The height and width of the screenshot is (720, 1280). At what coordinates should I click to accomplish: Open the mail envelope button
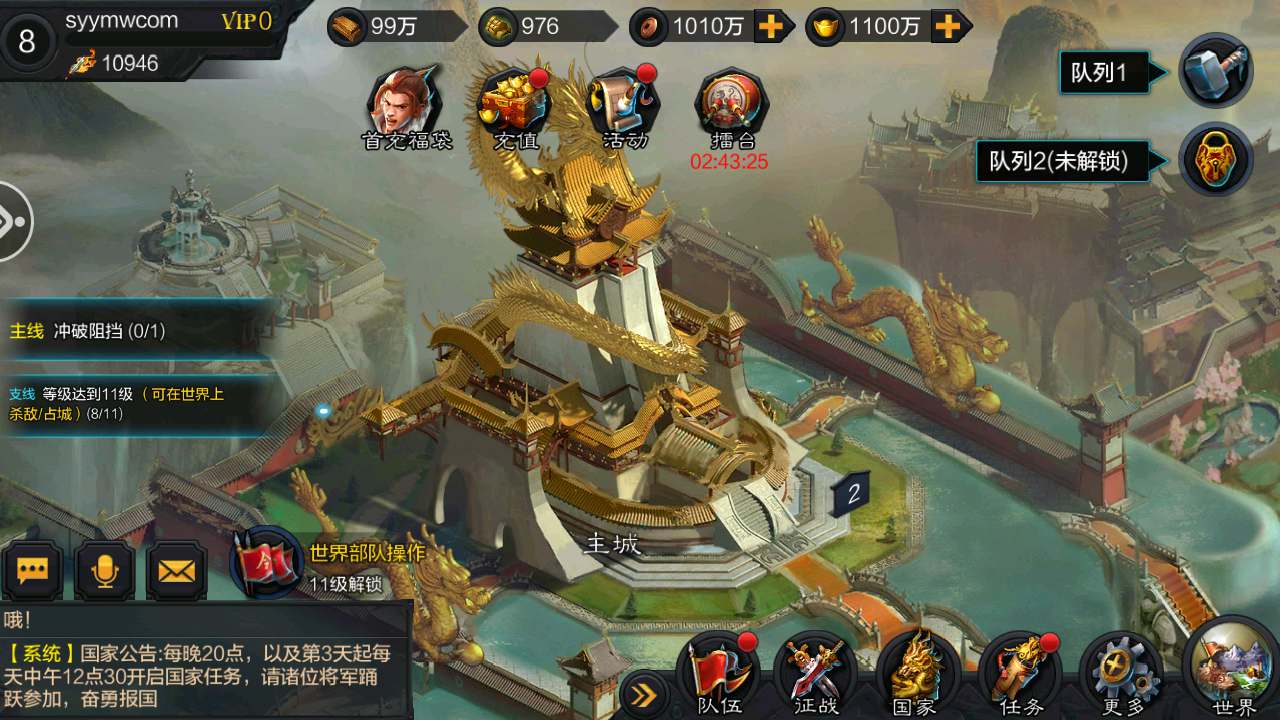(x=177, y=571)
